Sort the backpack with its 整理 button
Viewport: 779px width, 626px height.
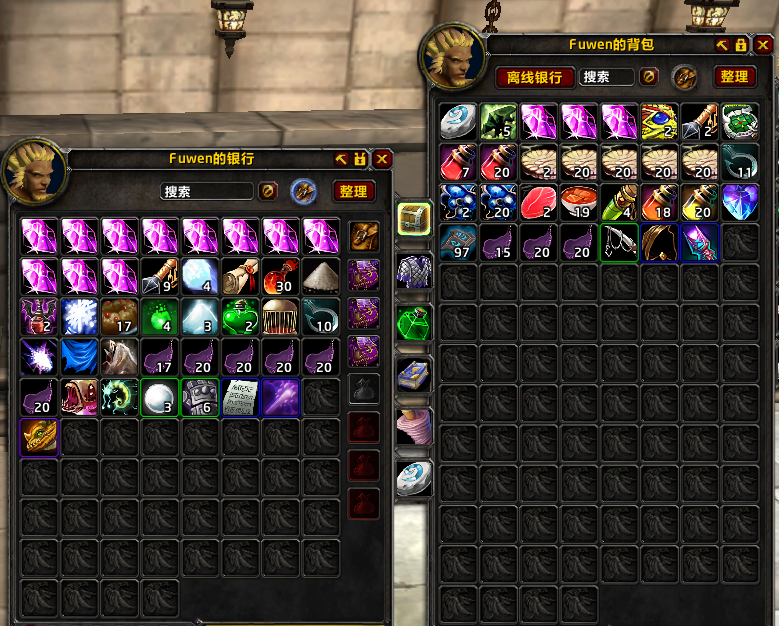(734, 77)
